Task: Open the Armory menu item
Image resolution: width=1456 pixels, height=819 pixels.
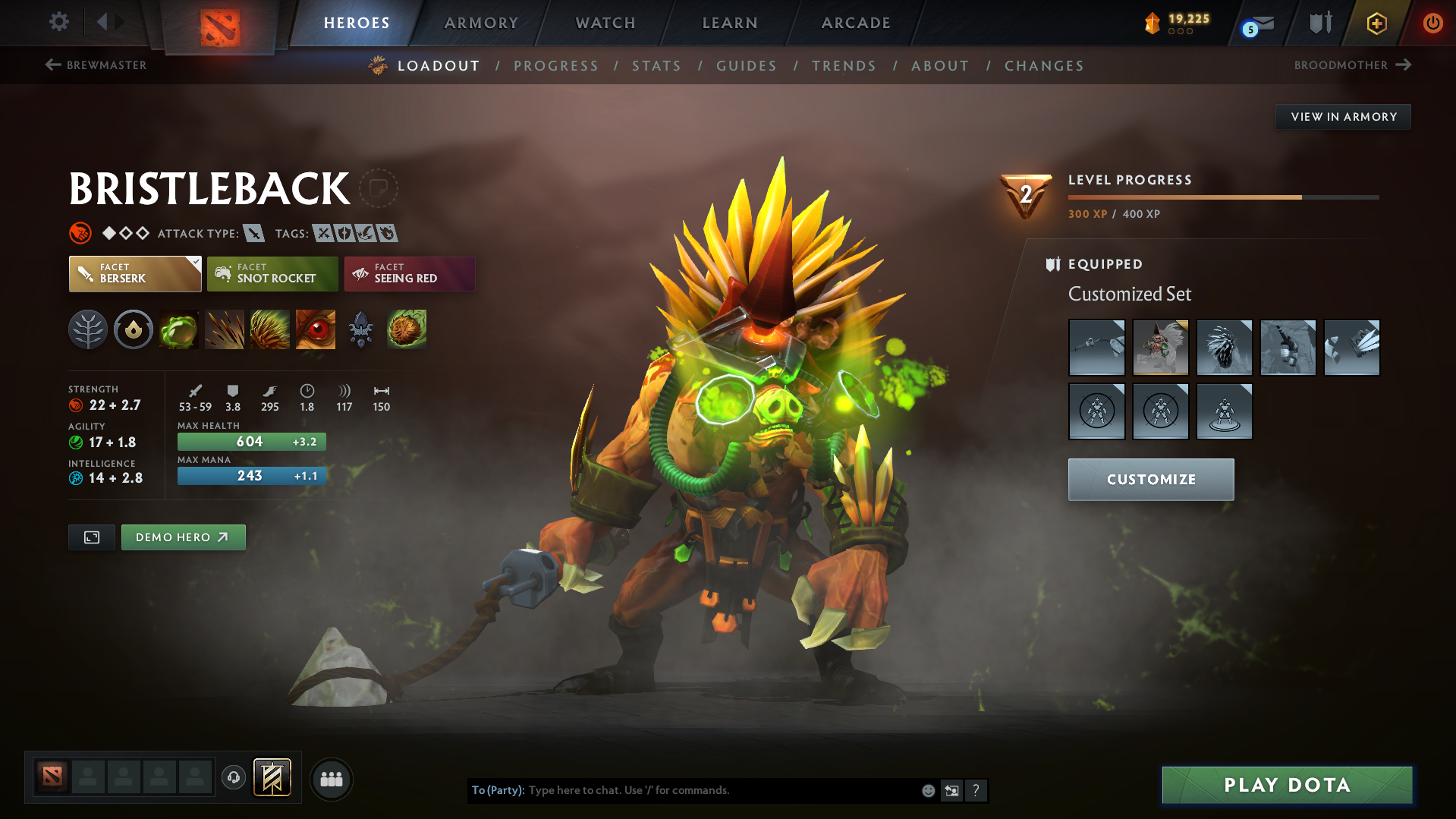Action: tap(481, 23)
